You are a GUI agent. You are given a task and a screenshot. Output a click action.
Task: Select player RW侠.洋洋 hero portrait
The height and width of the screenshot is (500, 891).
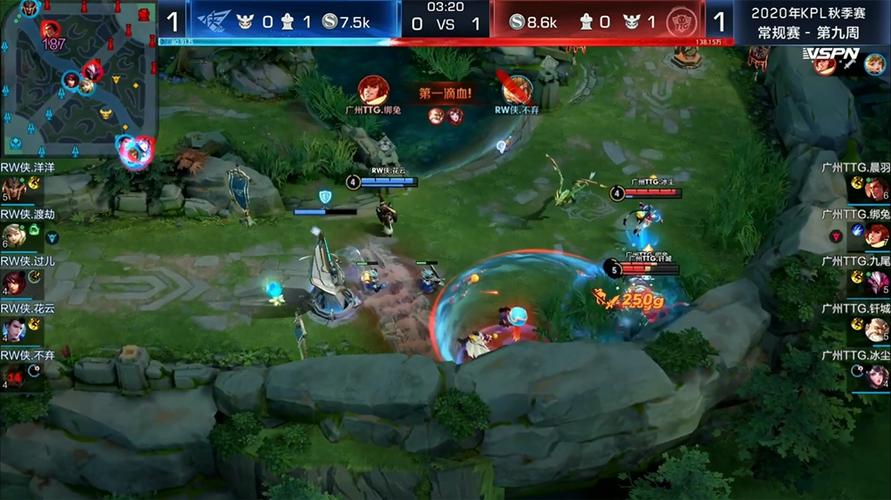(14, 188)
